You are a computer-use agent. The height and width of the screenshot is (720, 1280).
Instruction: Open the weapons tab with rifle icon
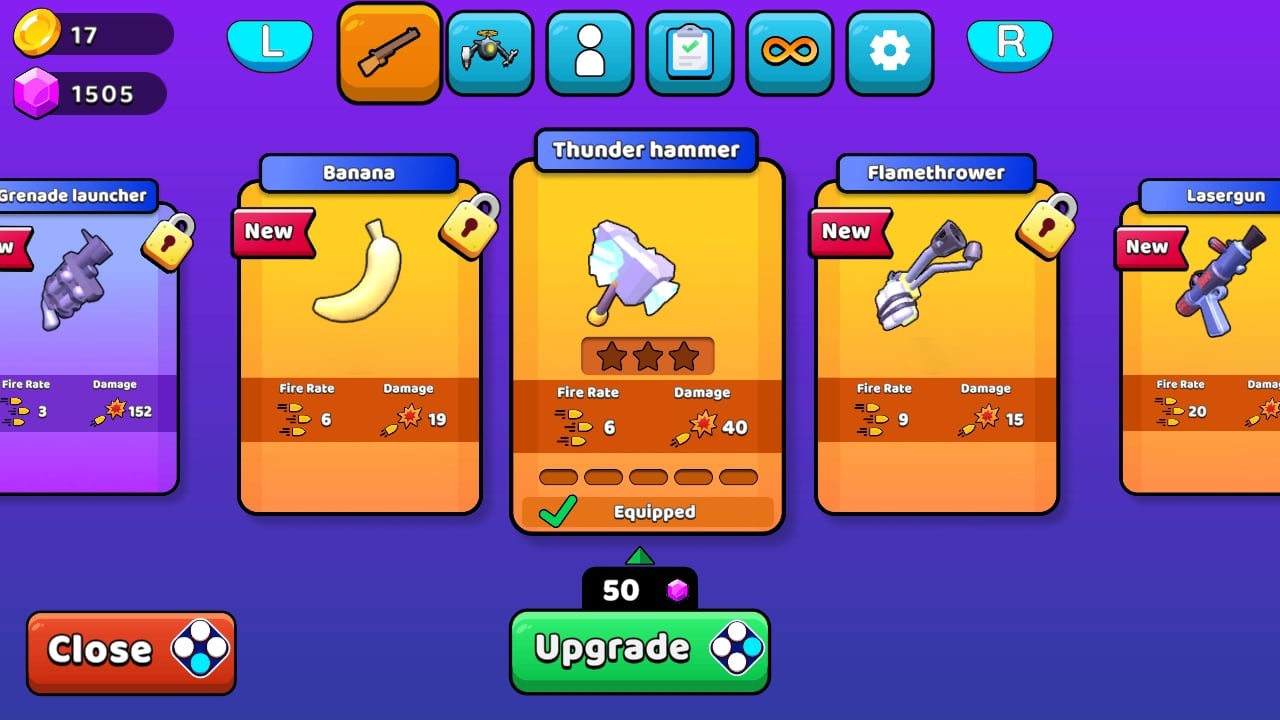click(x=389, y=51)
